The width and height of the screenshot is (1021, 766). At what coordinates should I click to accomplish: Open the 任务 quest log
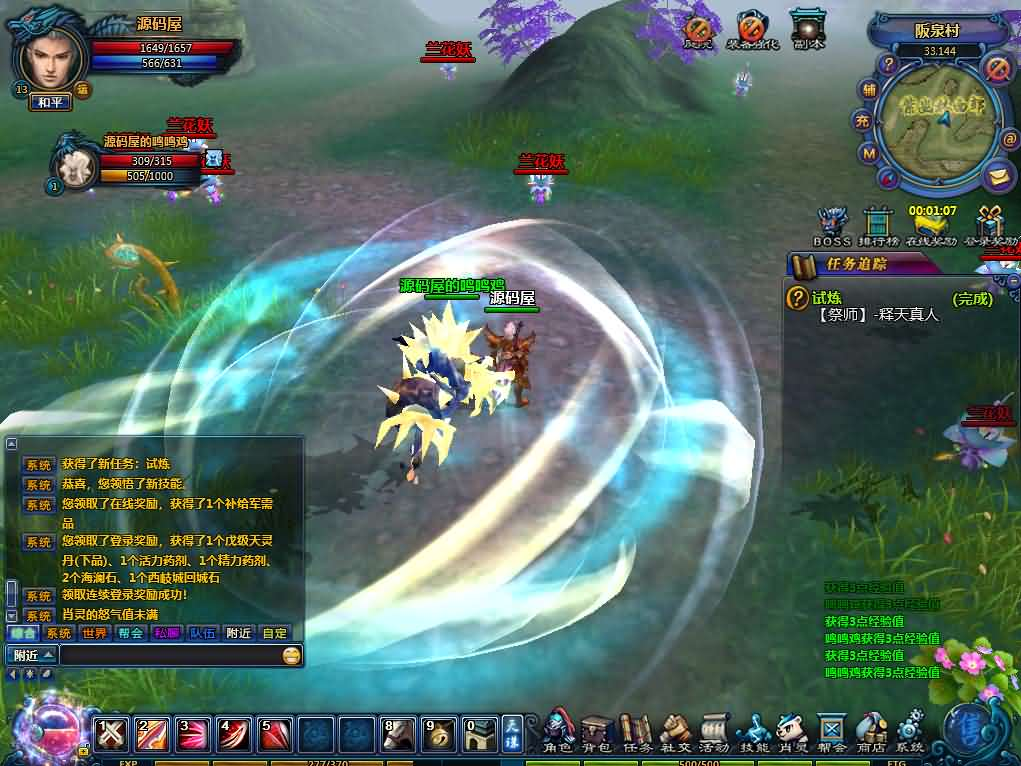636,731
